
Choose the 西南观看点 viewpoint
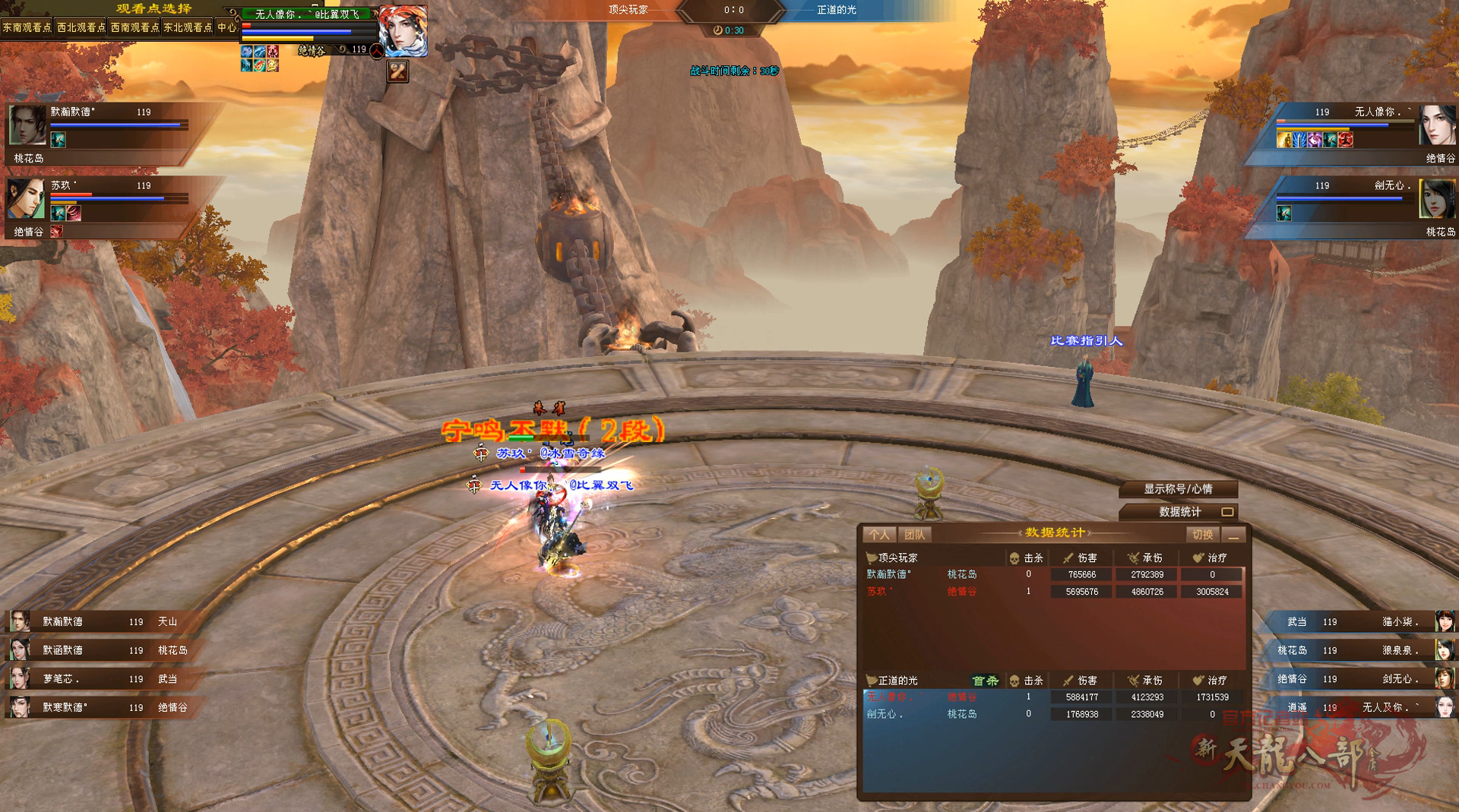pos(135,27)
